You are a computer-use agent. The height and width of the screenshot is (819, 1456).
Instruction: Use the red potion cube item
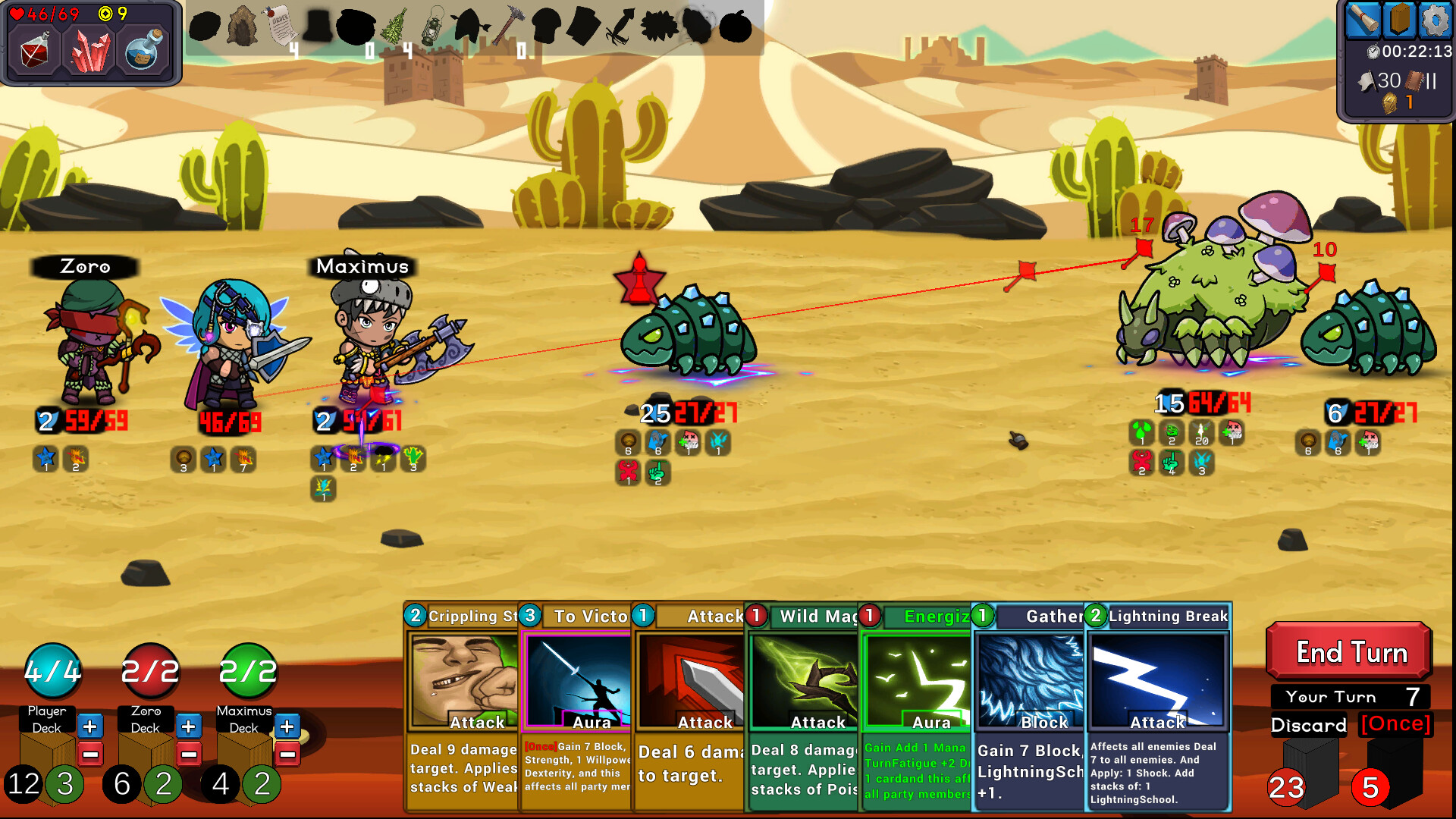point(35,52)
